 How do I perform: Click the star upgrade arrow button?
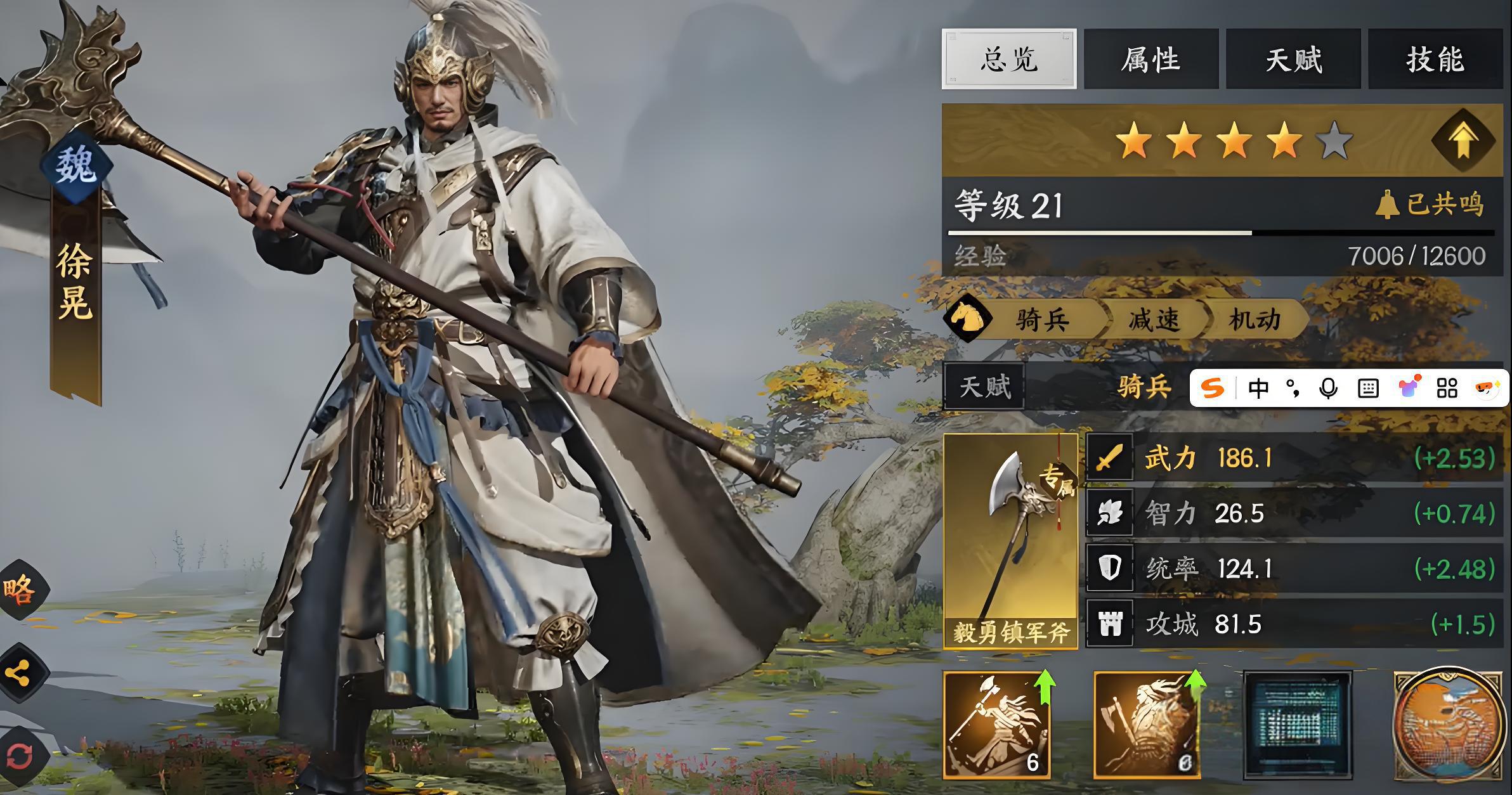(1463, 141)
